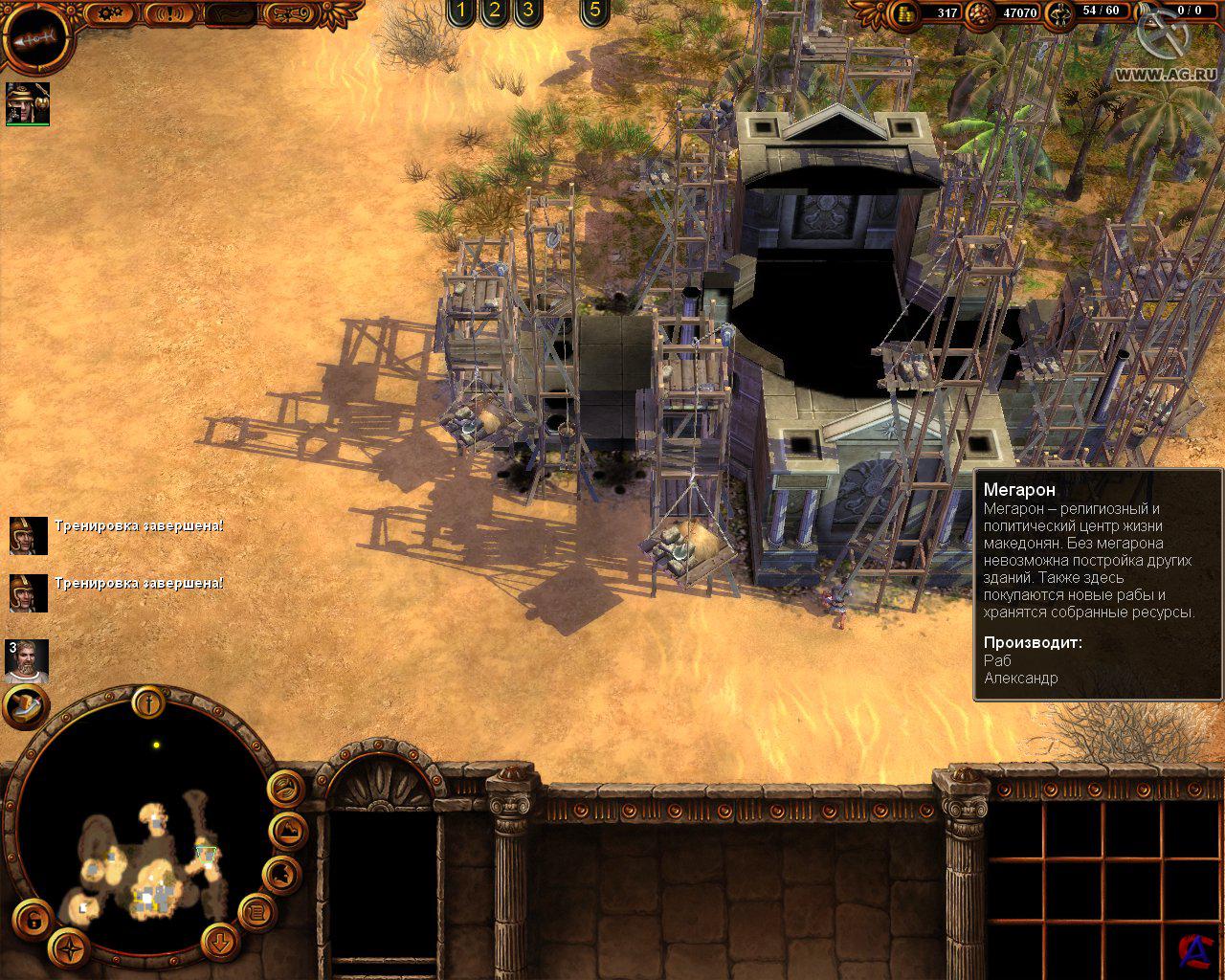Select the helmeted soldier portrait
The height and width of the screenshot is (980, 1225).
point(27,102)
